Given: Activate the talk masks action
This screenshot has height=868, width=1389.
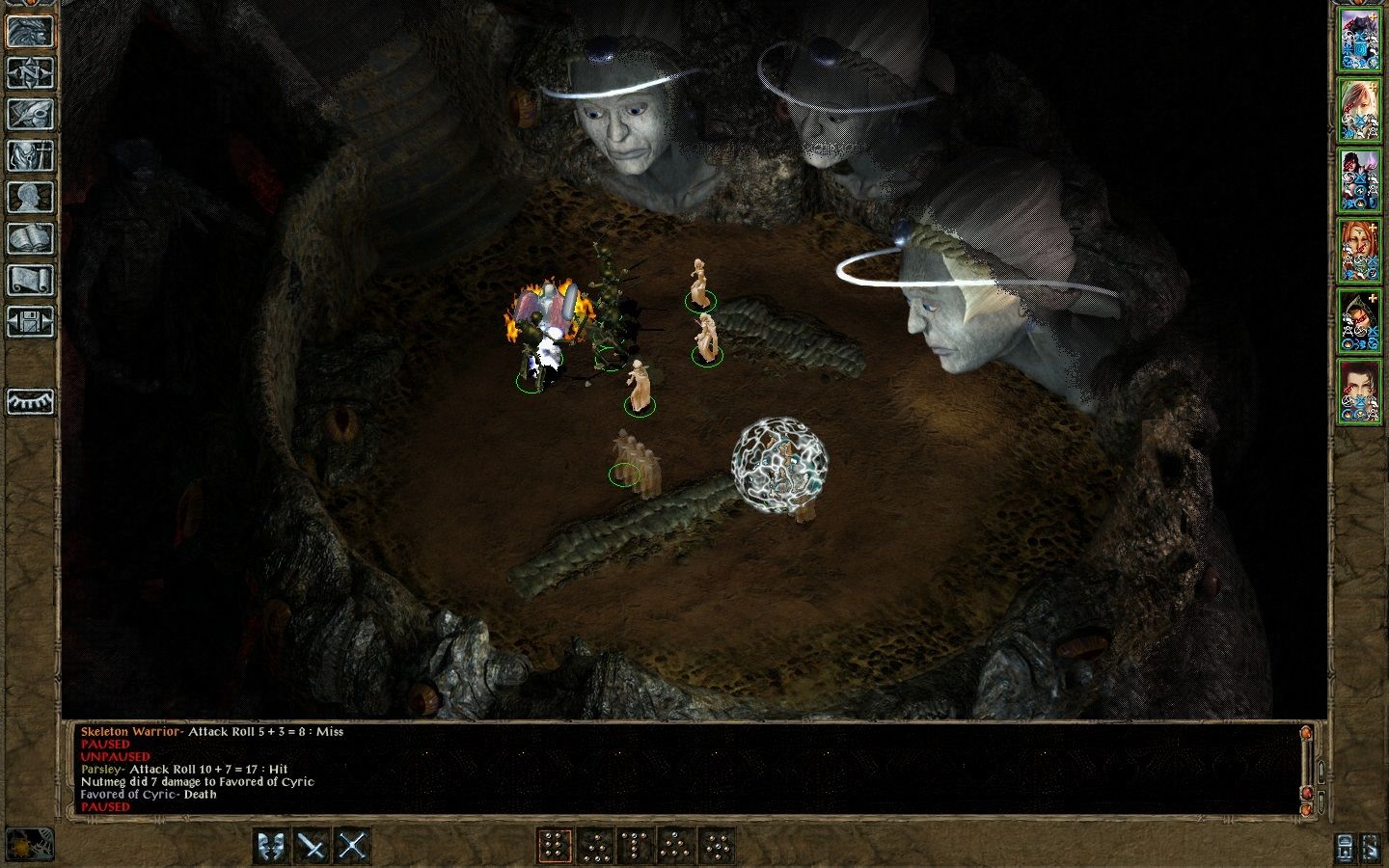Looking at the screenshot, I should point(272,846).
